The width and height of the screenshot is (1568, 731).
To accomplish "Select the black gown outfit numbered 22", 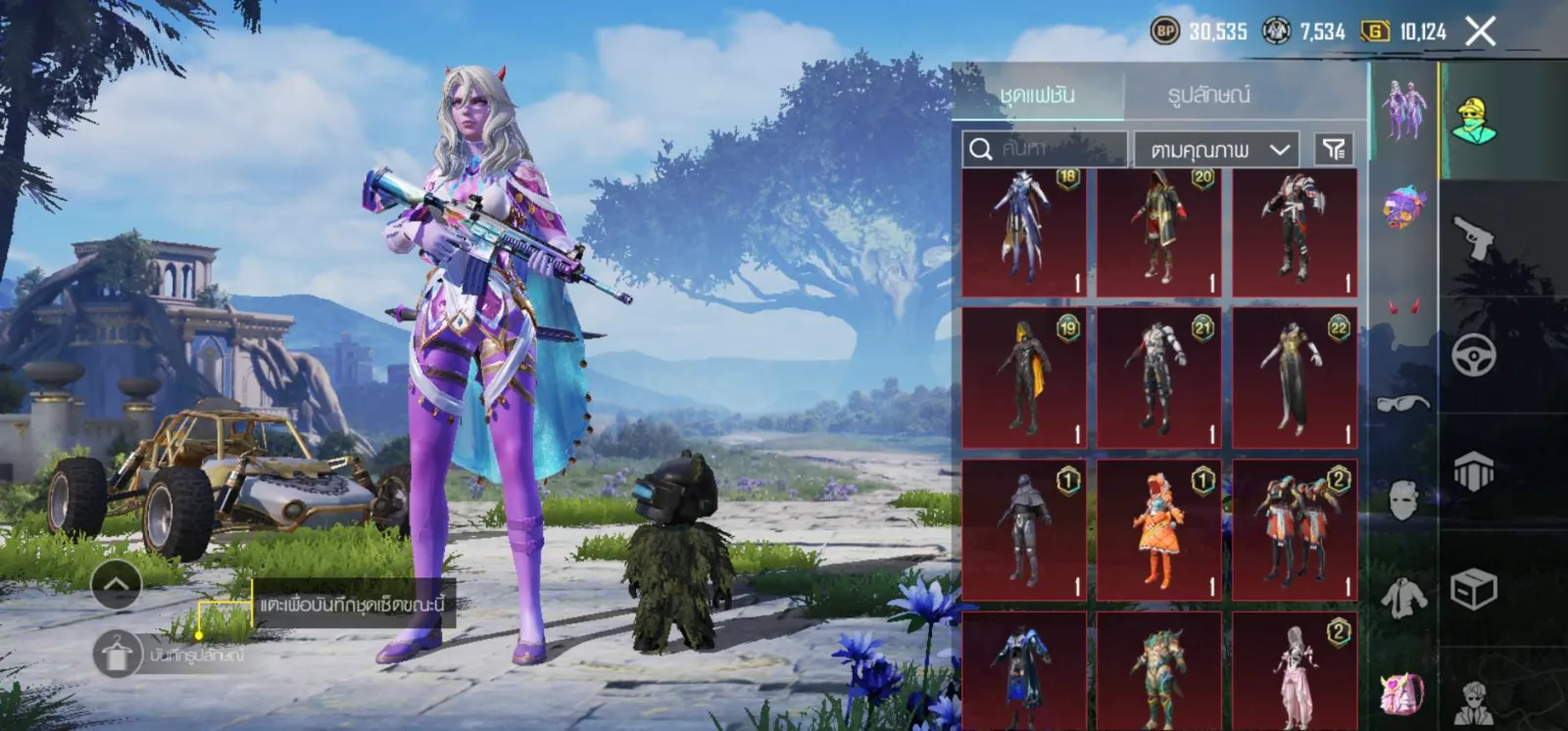I will 1294,378.
